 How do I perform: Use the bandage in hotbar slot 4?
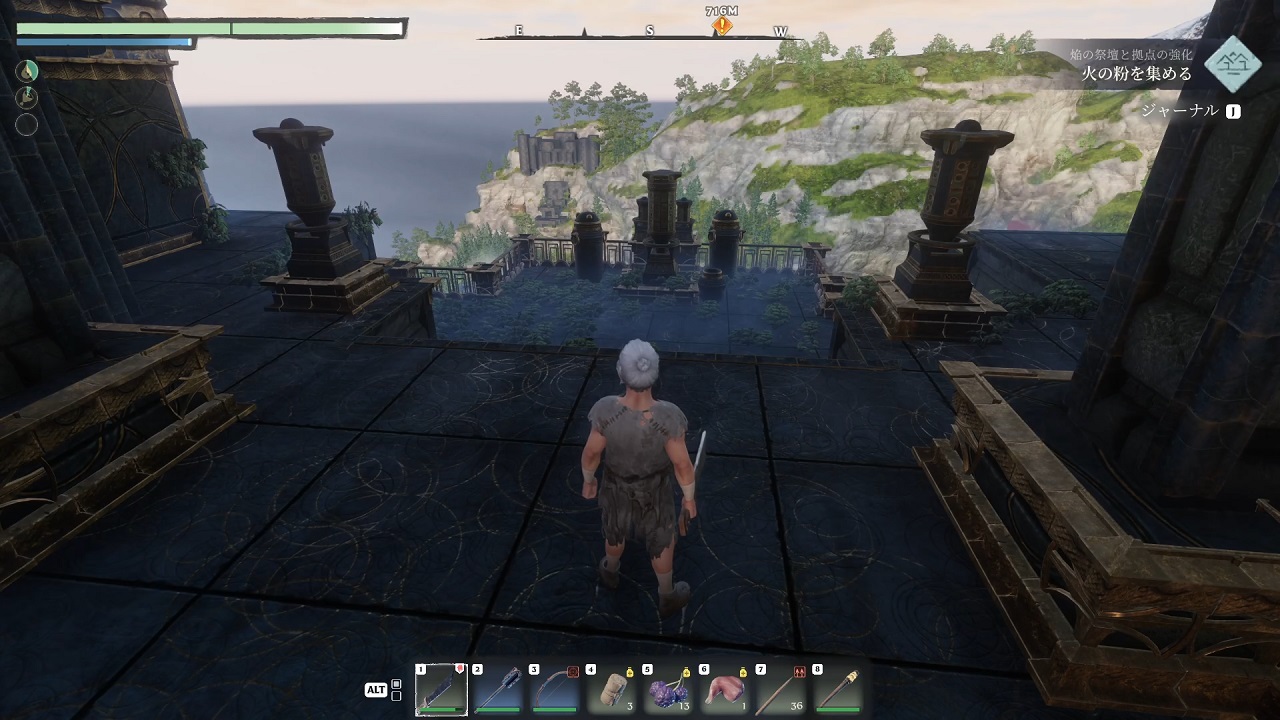(x=611, y=688)
